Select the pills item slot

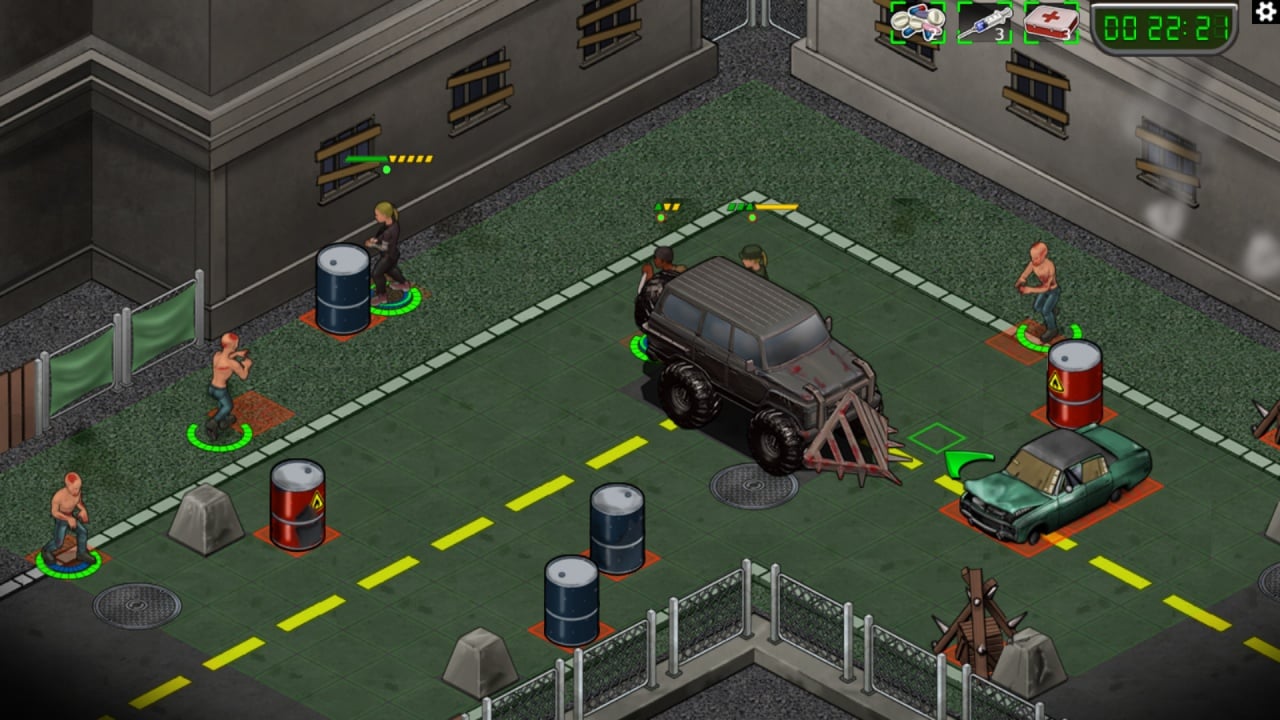pyautogui.click(x=917, y=22)
